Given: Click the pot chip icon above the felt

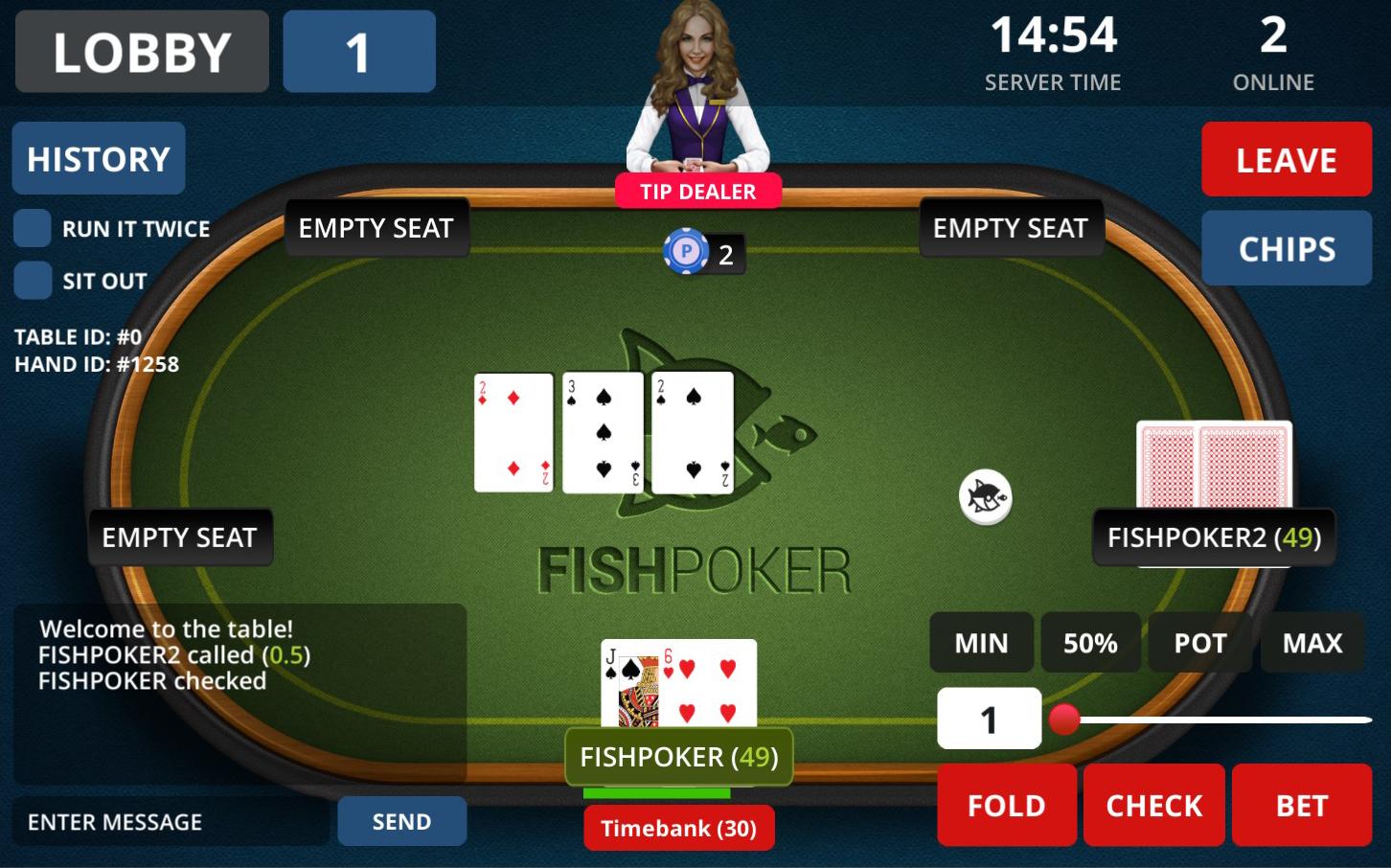Looking at the screenshot, I should tap(686, 253).
